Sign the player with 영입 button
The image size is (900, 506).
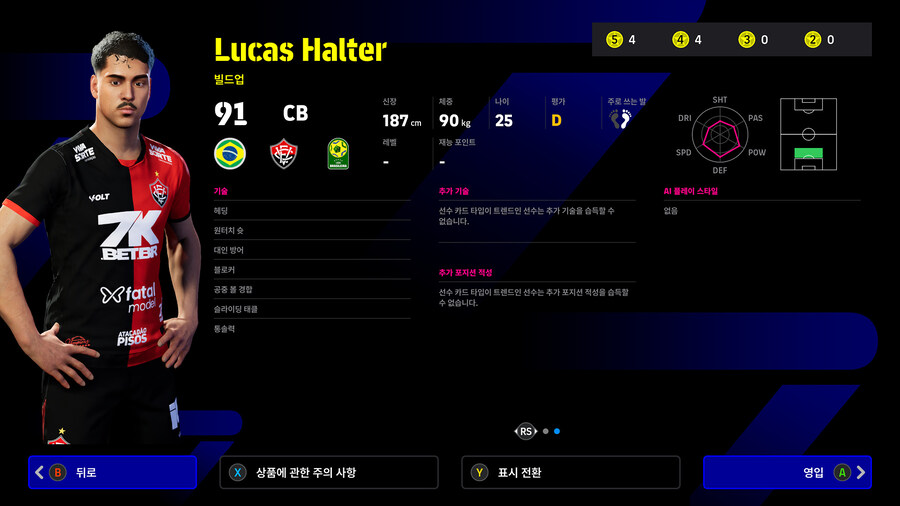(x=786, y=472)
